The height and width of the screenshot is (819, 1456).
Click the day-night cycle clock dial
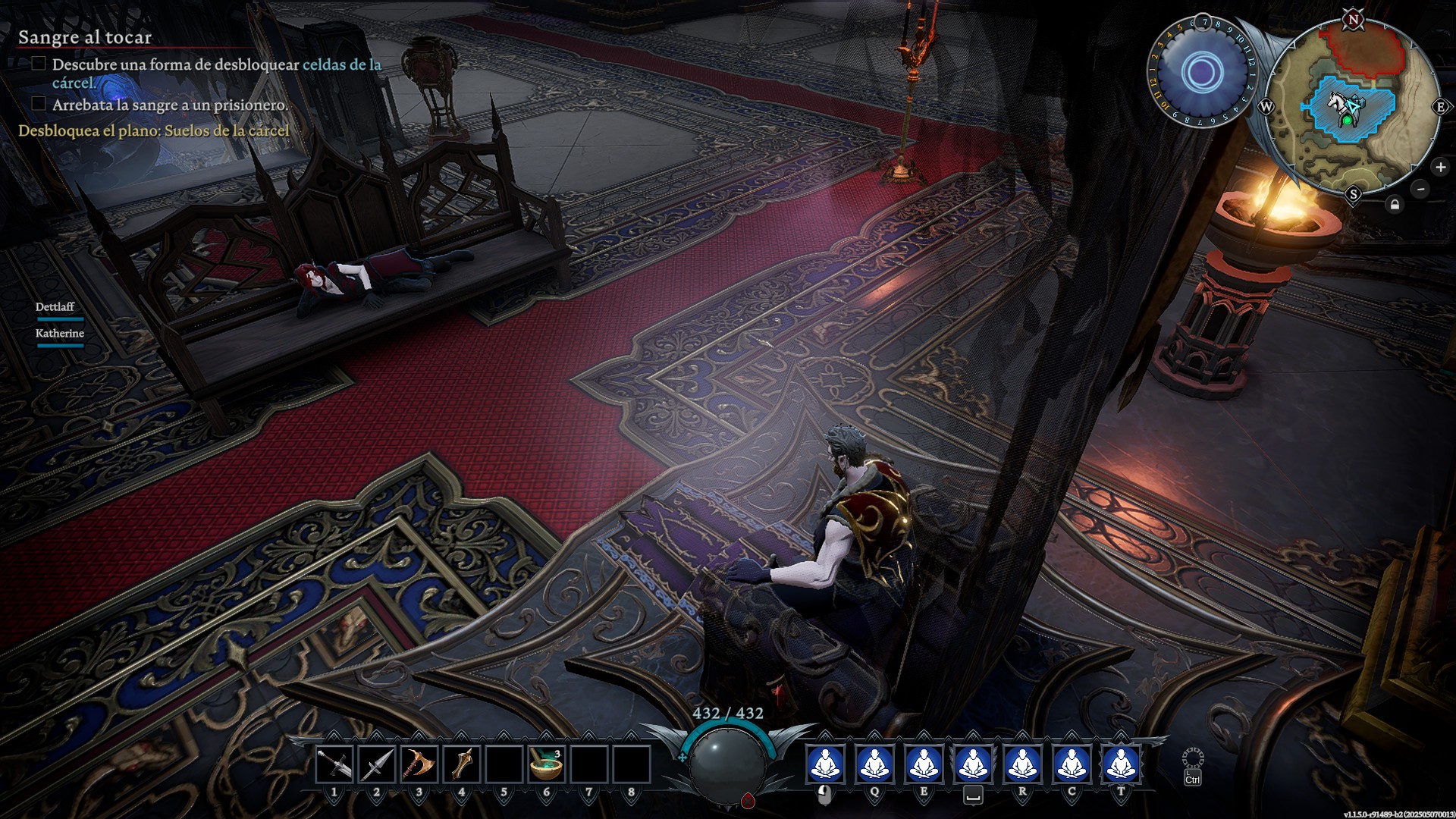pos(1201,73)
